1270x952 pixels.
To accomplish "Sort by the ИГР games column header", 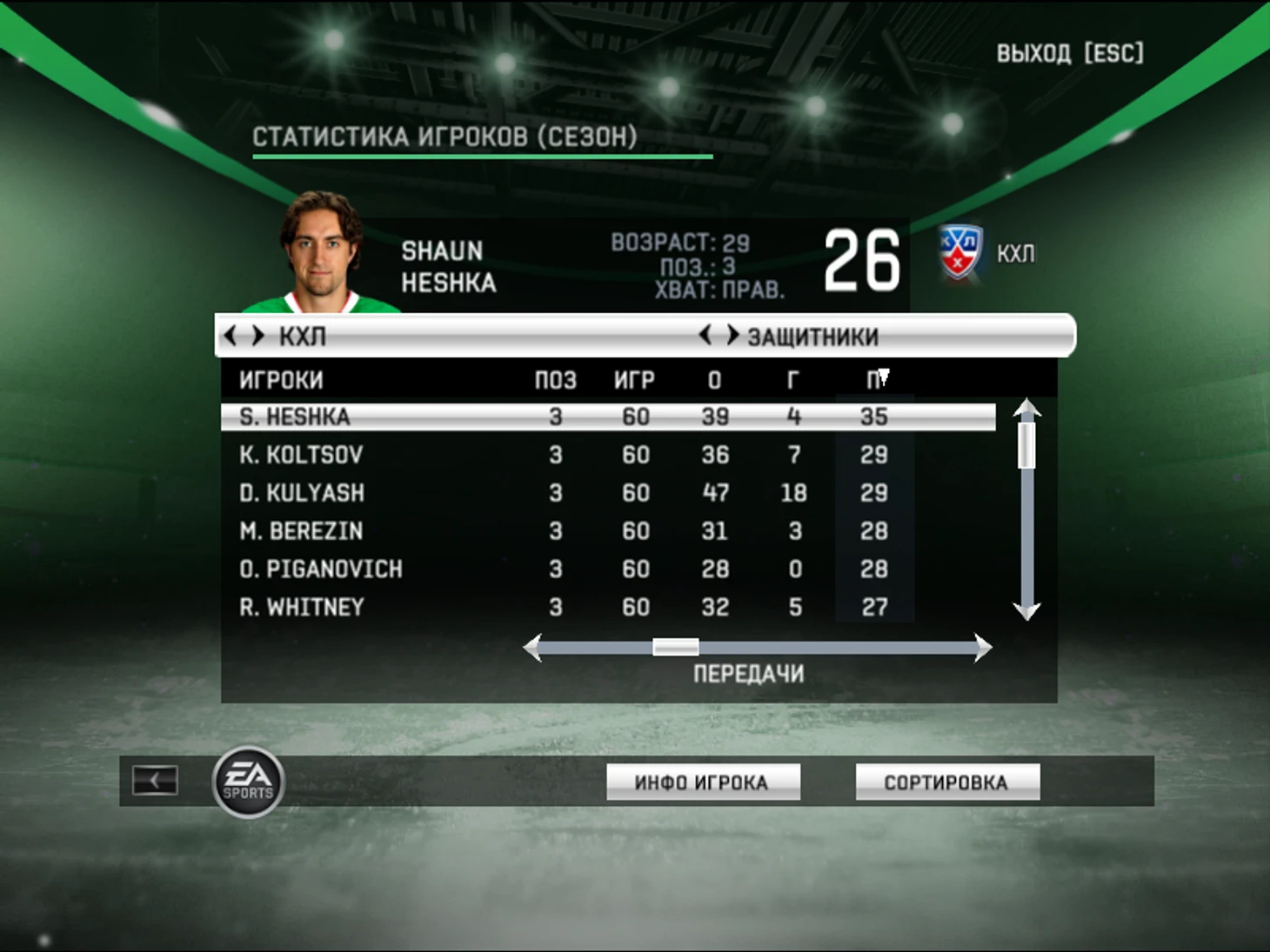I will 634,380.
